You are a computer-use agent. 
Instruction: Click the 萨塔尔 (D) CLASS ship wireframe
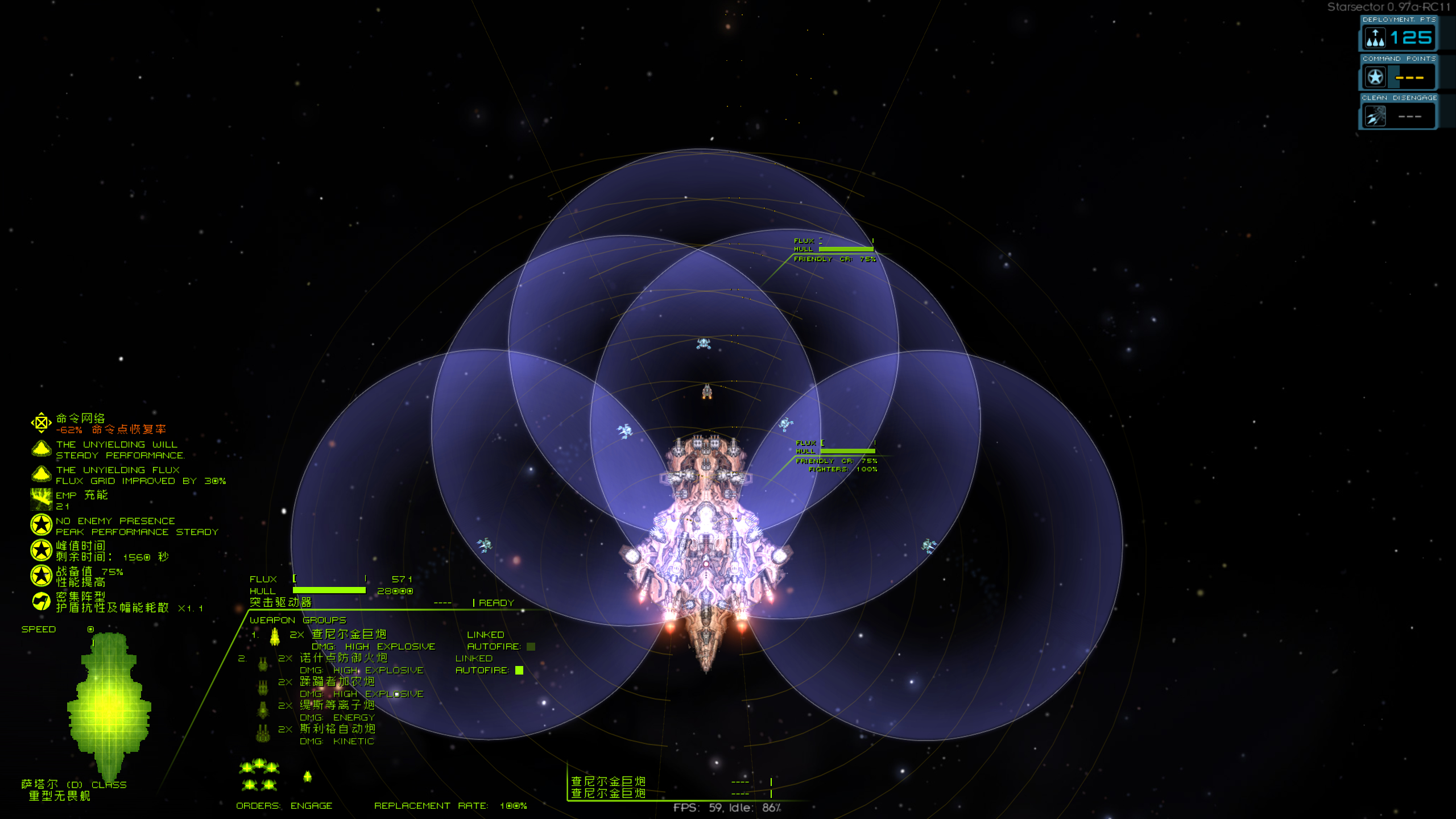click(108, 705)
